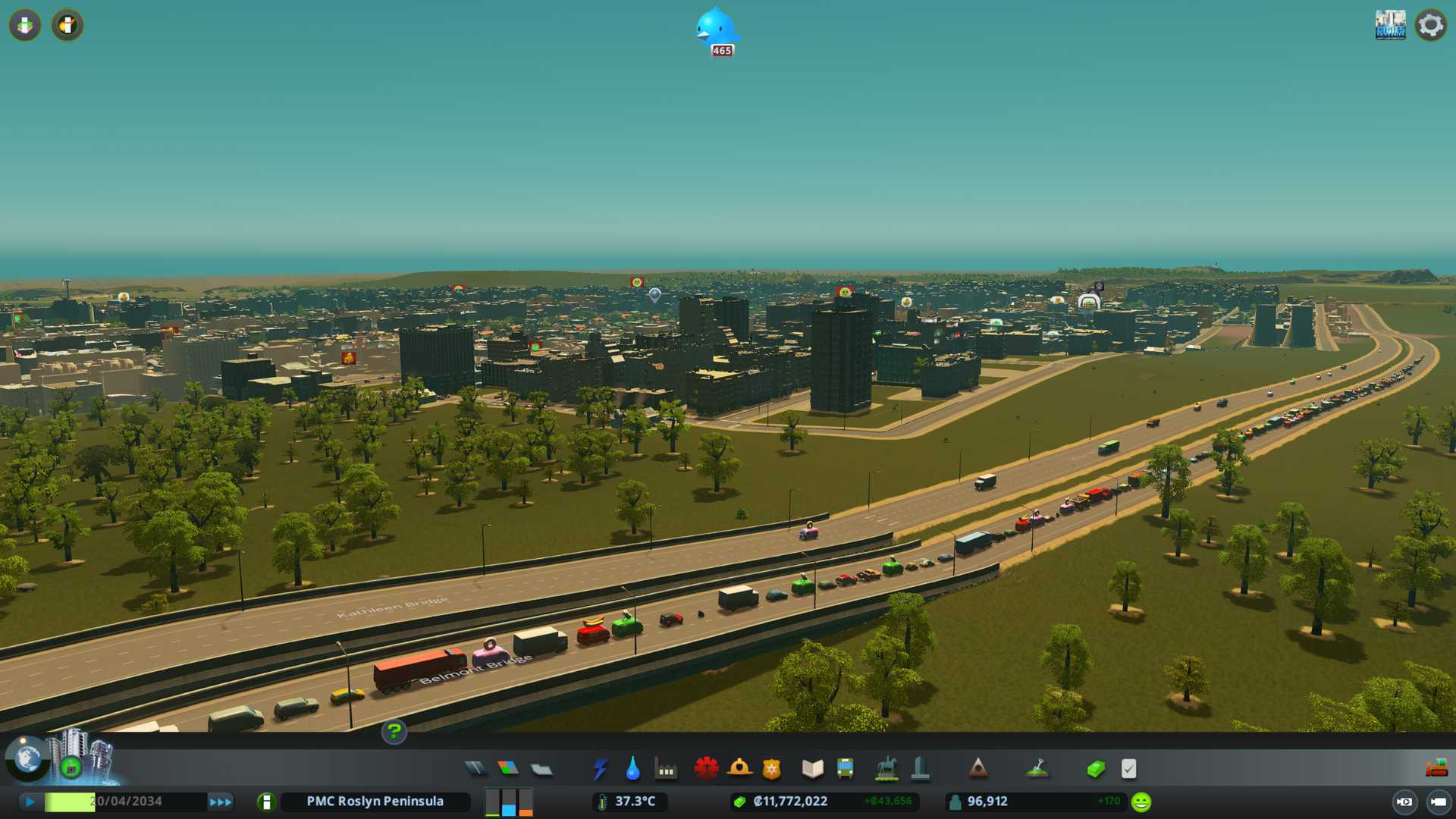Open the Economy money panel
1456x819 pixels.
[1095, 769]
